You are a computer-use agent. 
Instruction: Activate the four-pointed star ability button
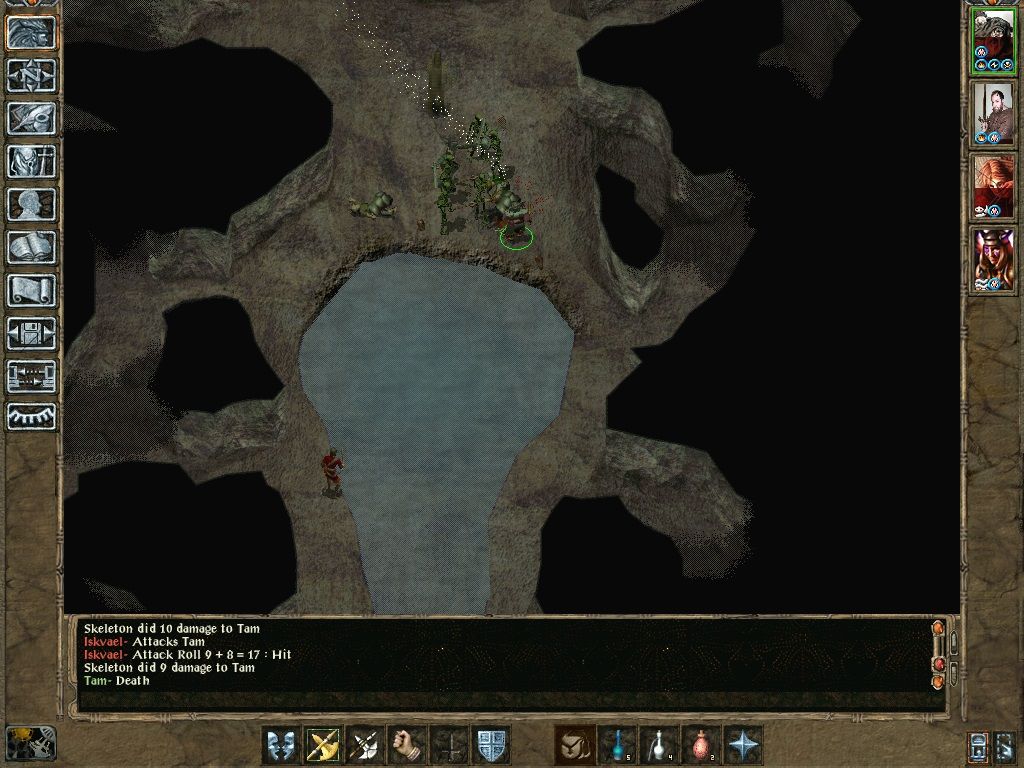point(743,745)
